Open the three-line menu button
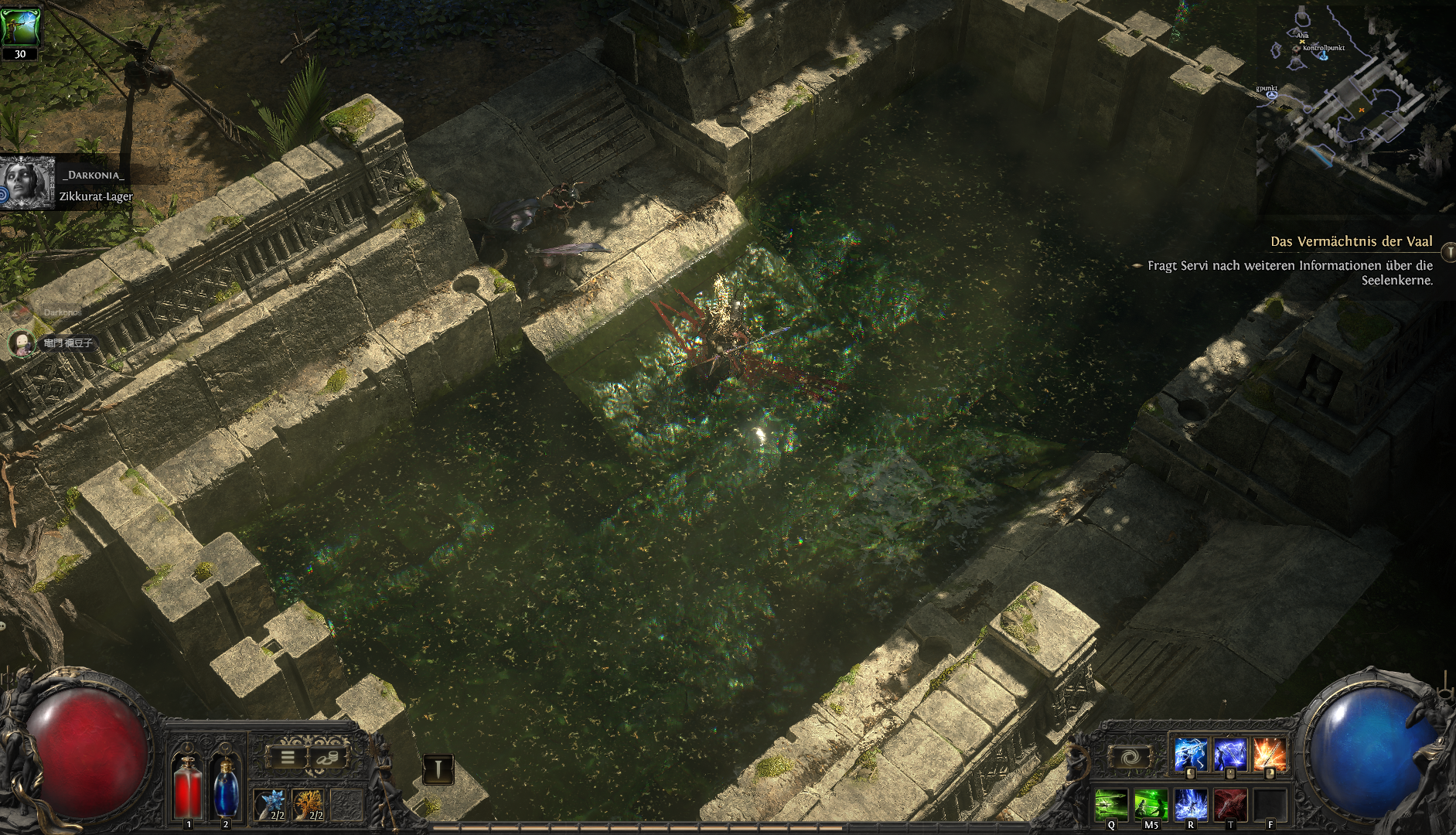The image size is (1456, 835). click(287, 758)
